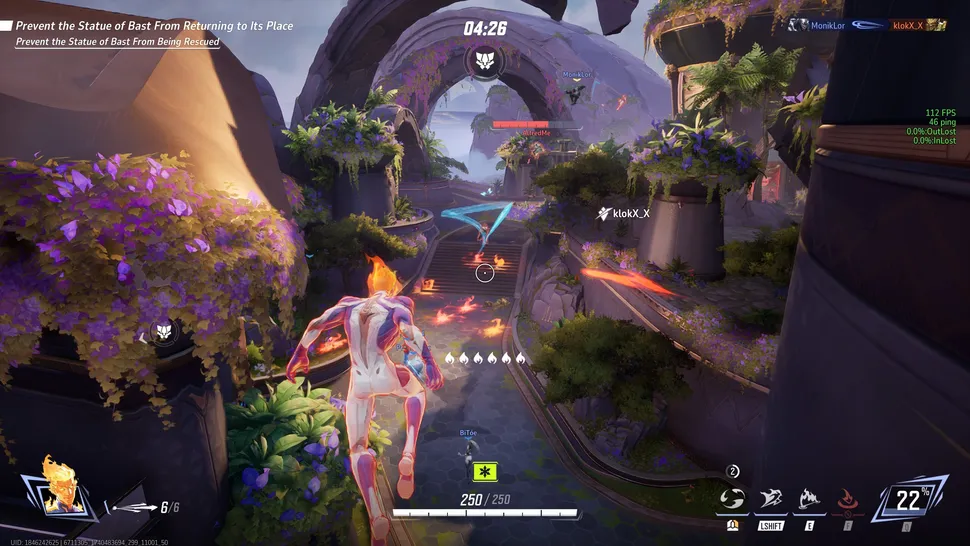Open the Statue of Bast objective tracker

pos(150,26)
